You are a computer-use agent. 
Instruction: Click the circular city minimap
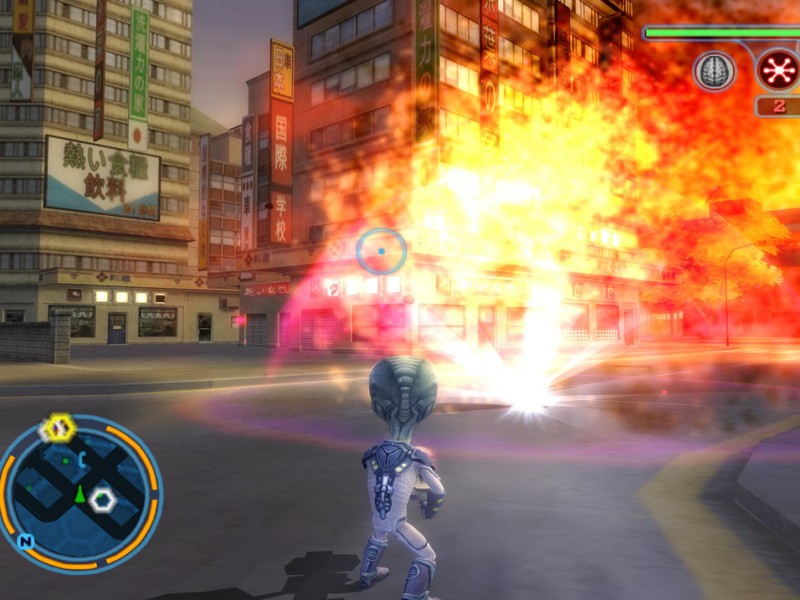[x=78, y=492]
